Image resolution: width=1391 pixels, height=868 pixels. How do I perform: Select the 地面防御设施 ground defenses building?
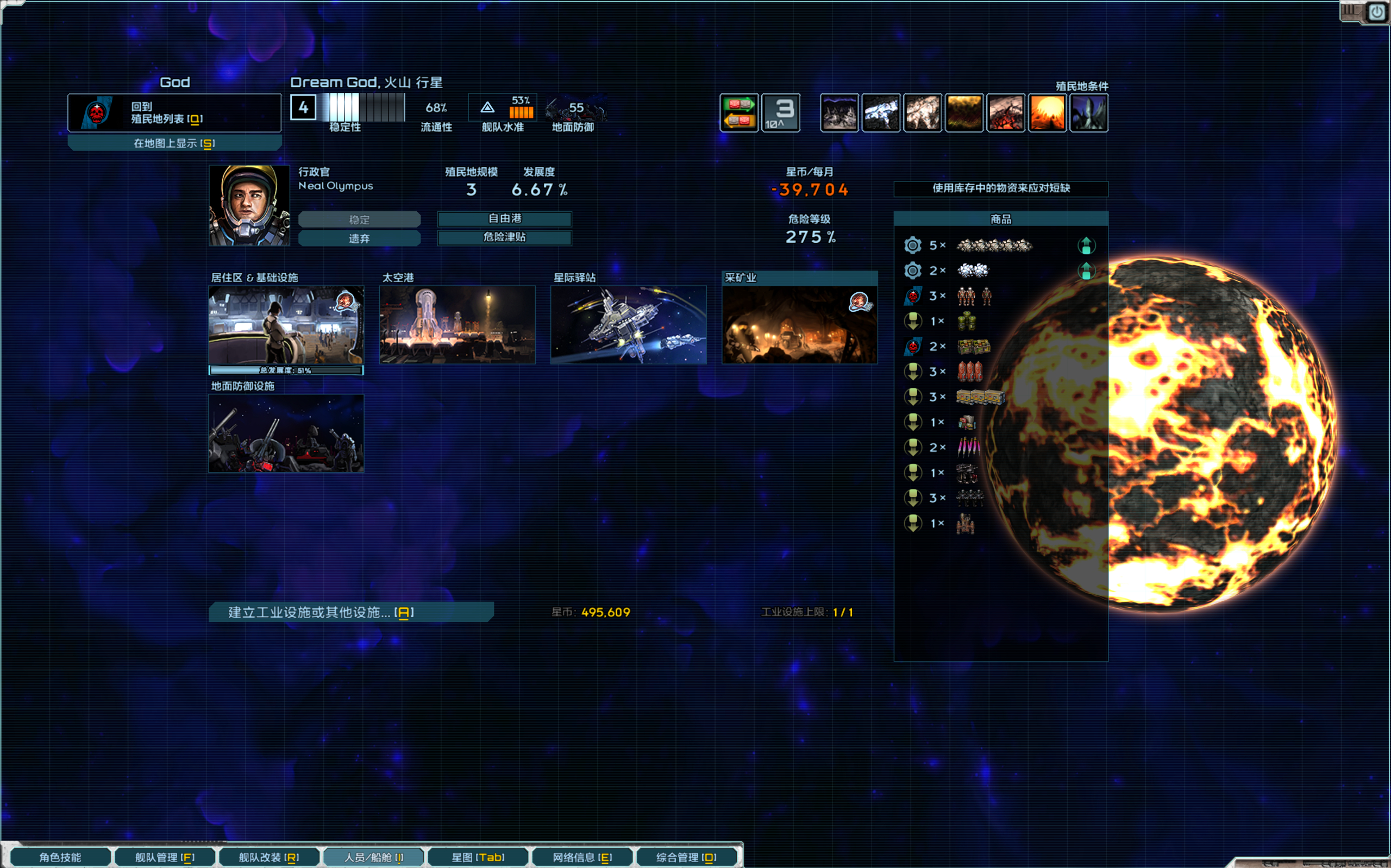[x=286, y=433]
